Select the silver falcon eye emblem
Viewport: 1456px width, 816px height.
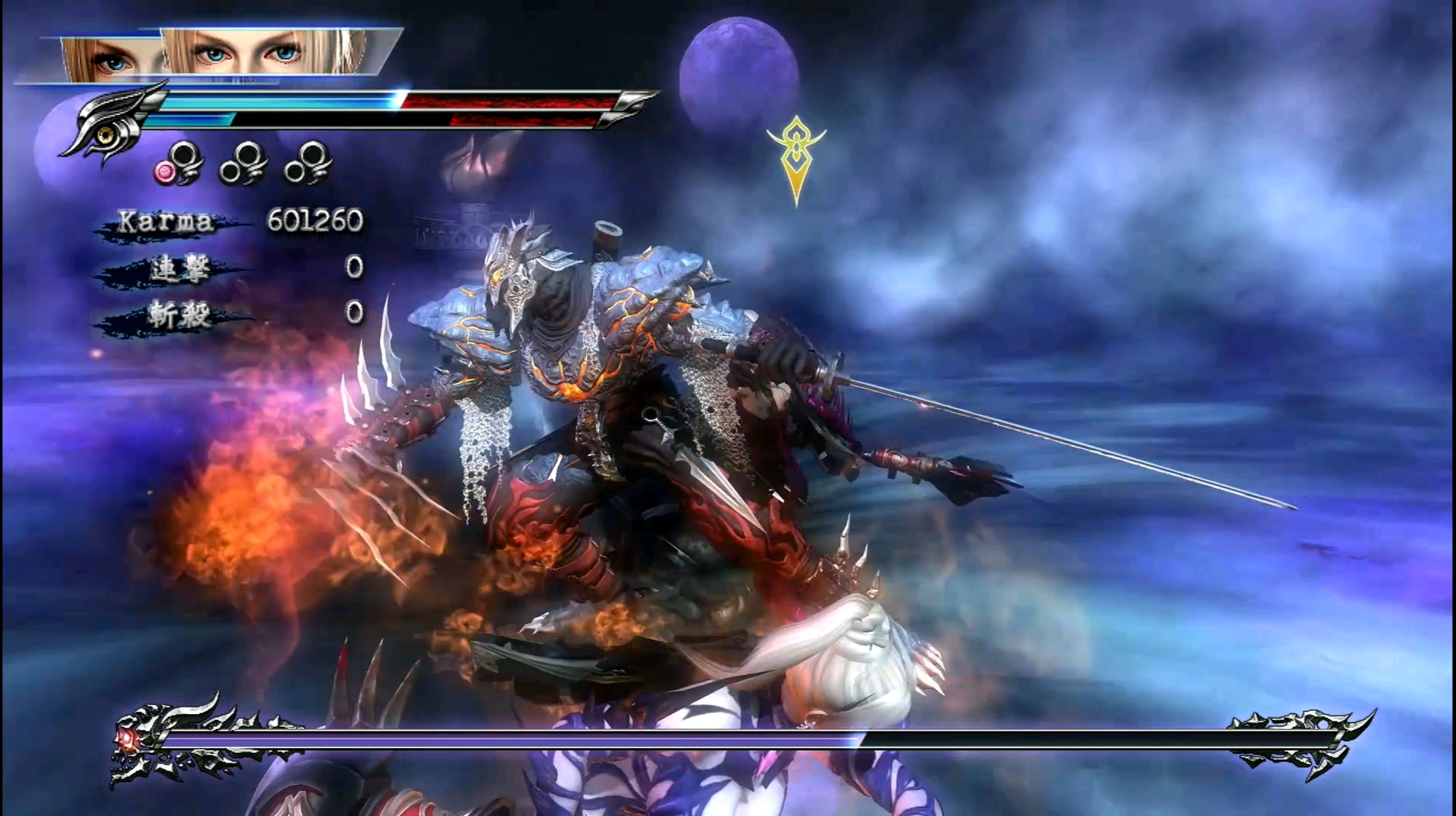pos(113,125)
